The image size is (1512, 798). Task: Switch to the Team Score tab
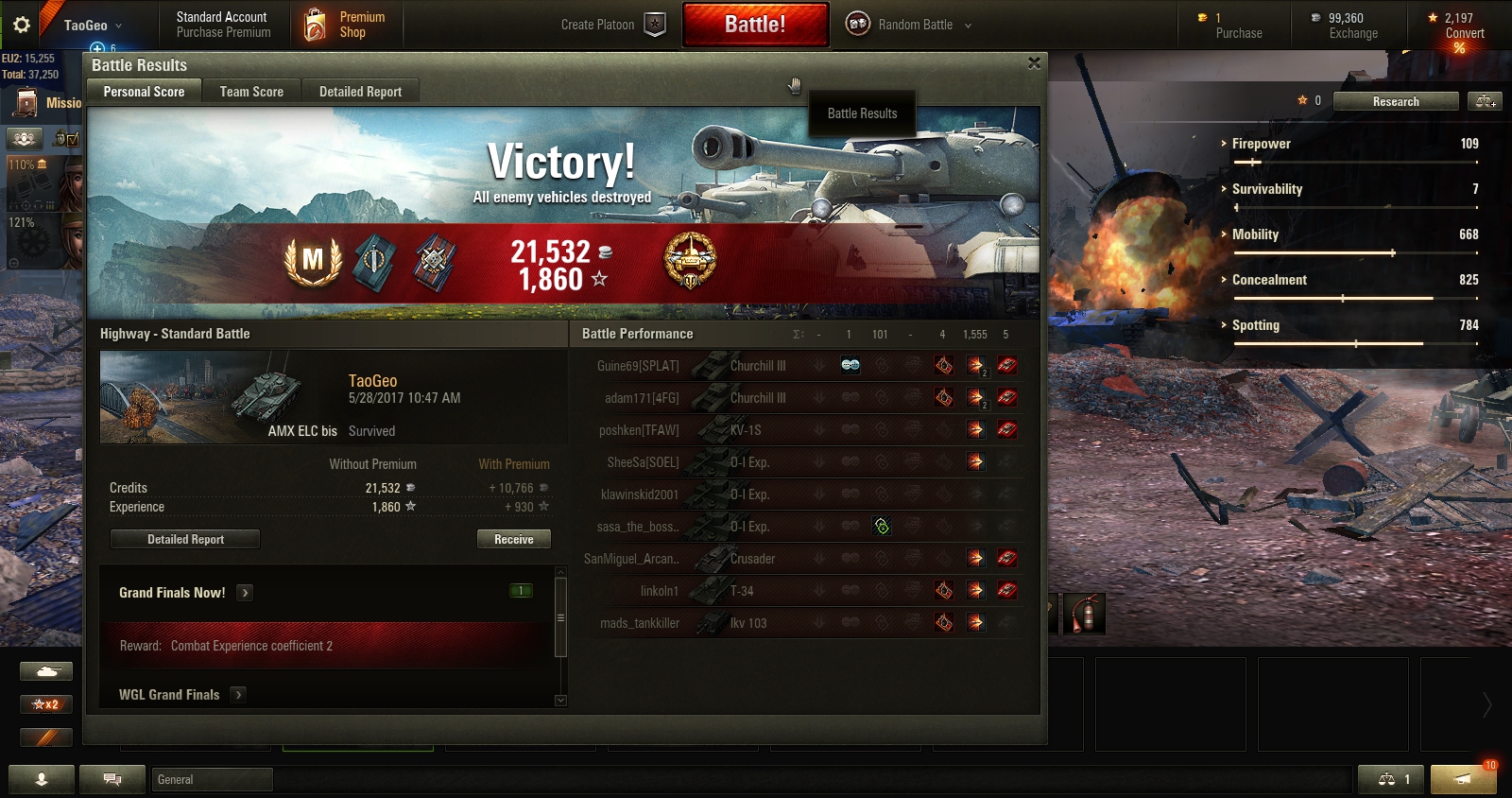(x=251, y=92)
